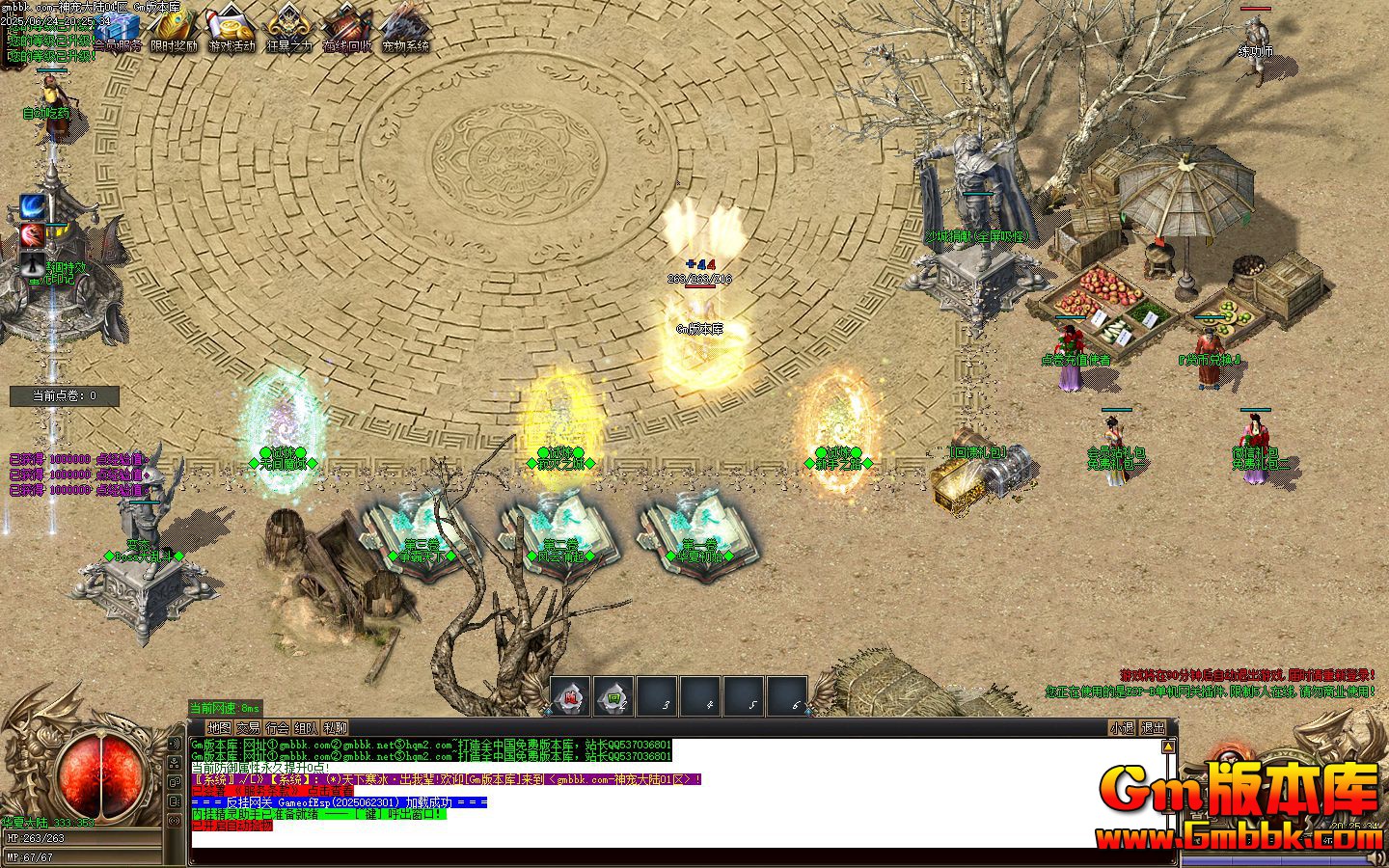Open the 宠物系统 pet system icon
Viewport: 1389px width, 868px height.
pyautogui.click(x=402, y=29)
